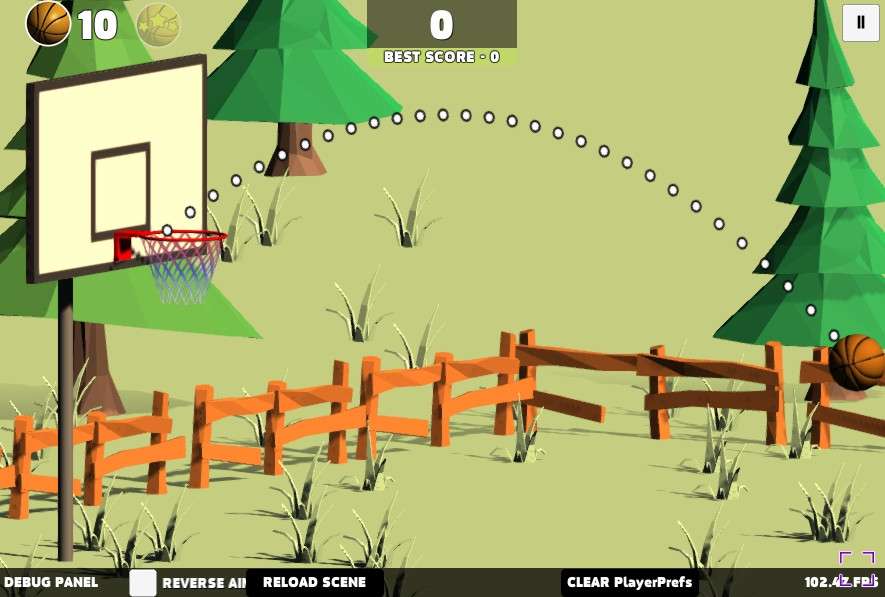Select the faded star ball icon
This screenshot has width=885, height=597.
click(x=158, y=25)
